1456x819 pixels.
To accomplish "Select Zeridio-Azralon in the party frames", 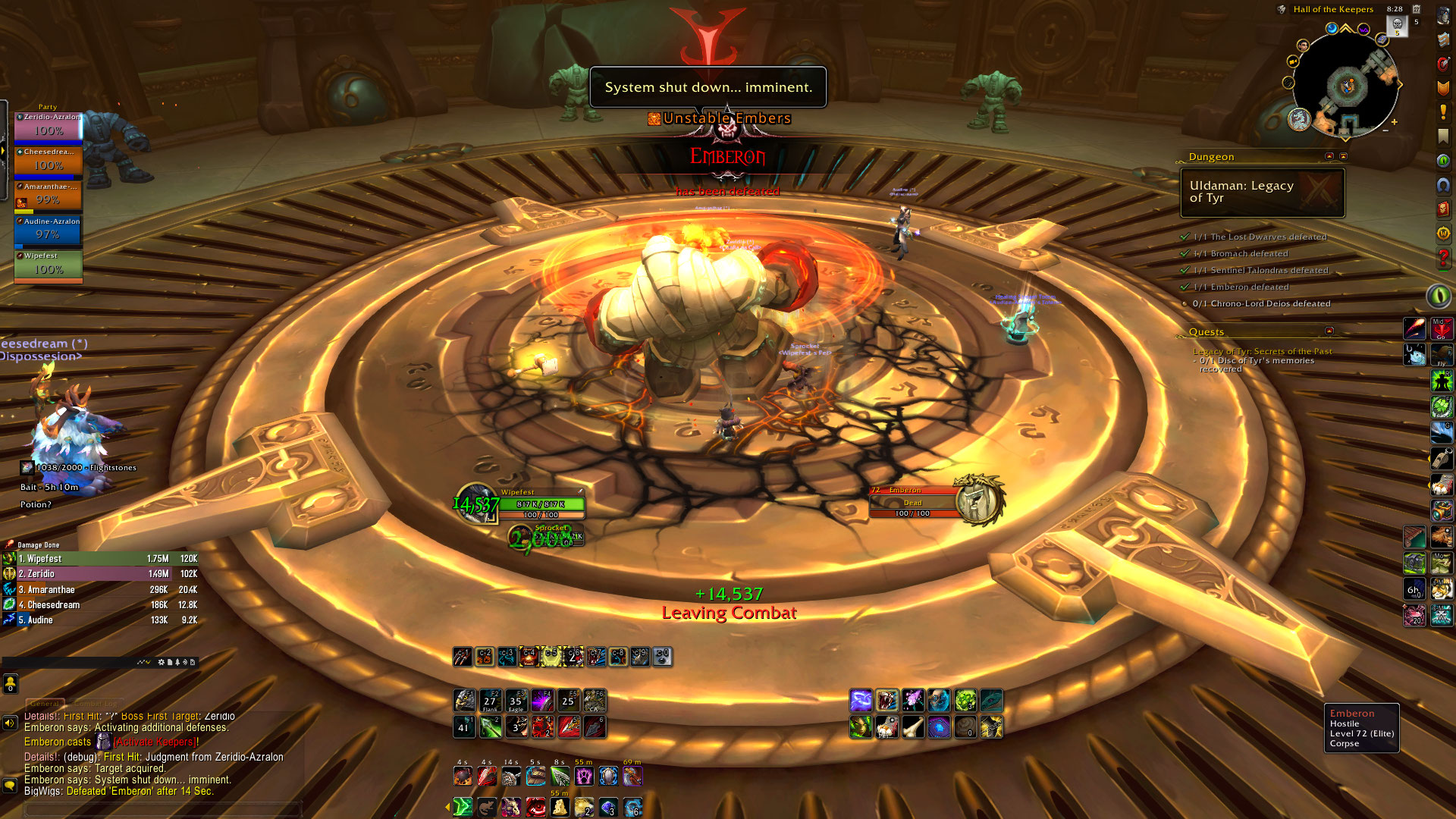I will pos(48,126).
